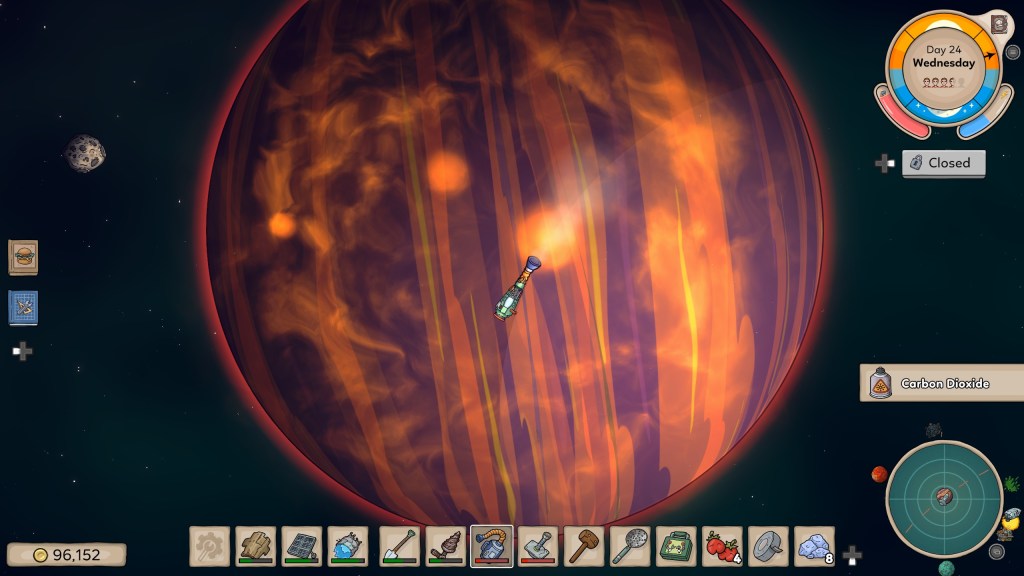Screen dimensions: 1024x576
Task: Equip the shovel from the hotbar
Action: coord(399,546)
